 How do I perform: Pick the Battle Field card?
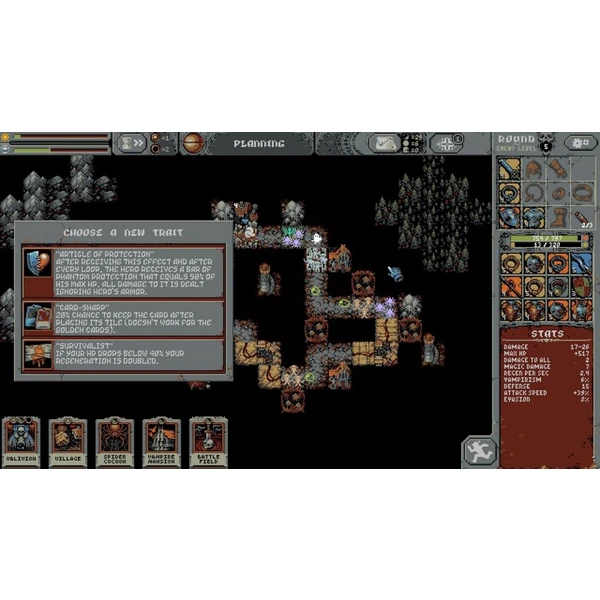pyautogui.click(x=208, y=440)
